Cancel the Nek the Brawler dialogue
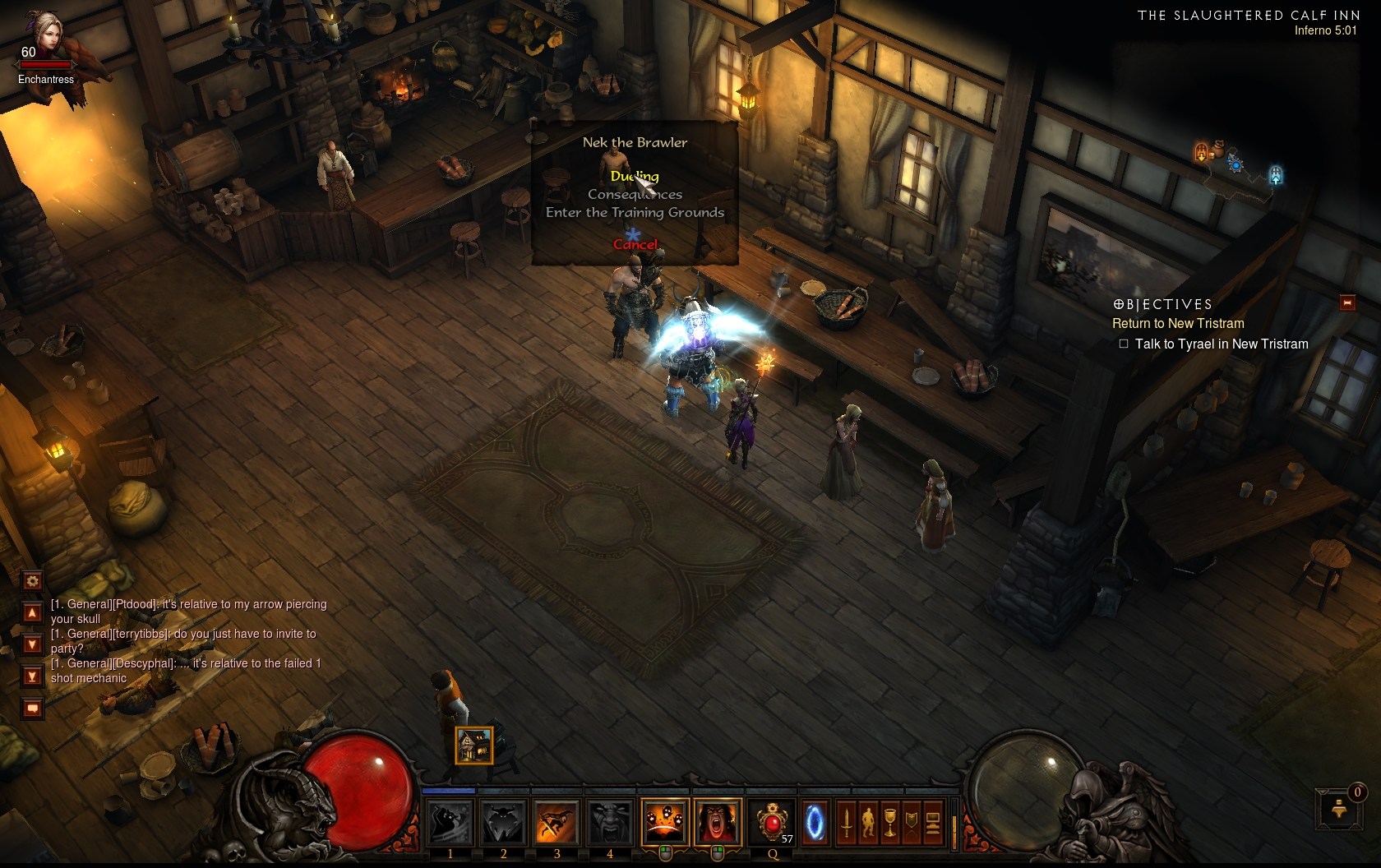 pyautogui.click(x=635, y=244)
